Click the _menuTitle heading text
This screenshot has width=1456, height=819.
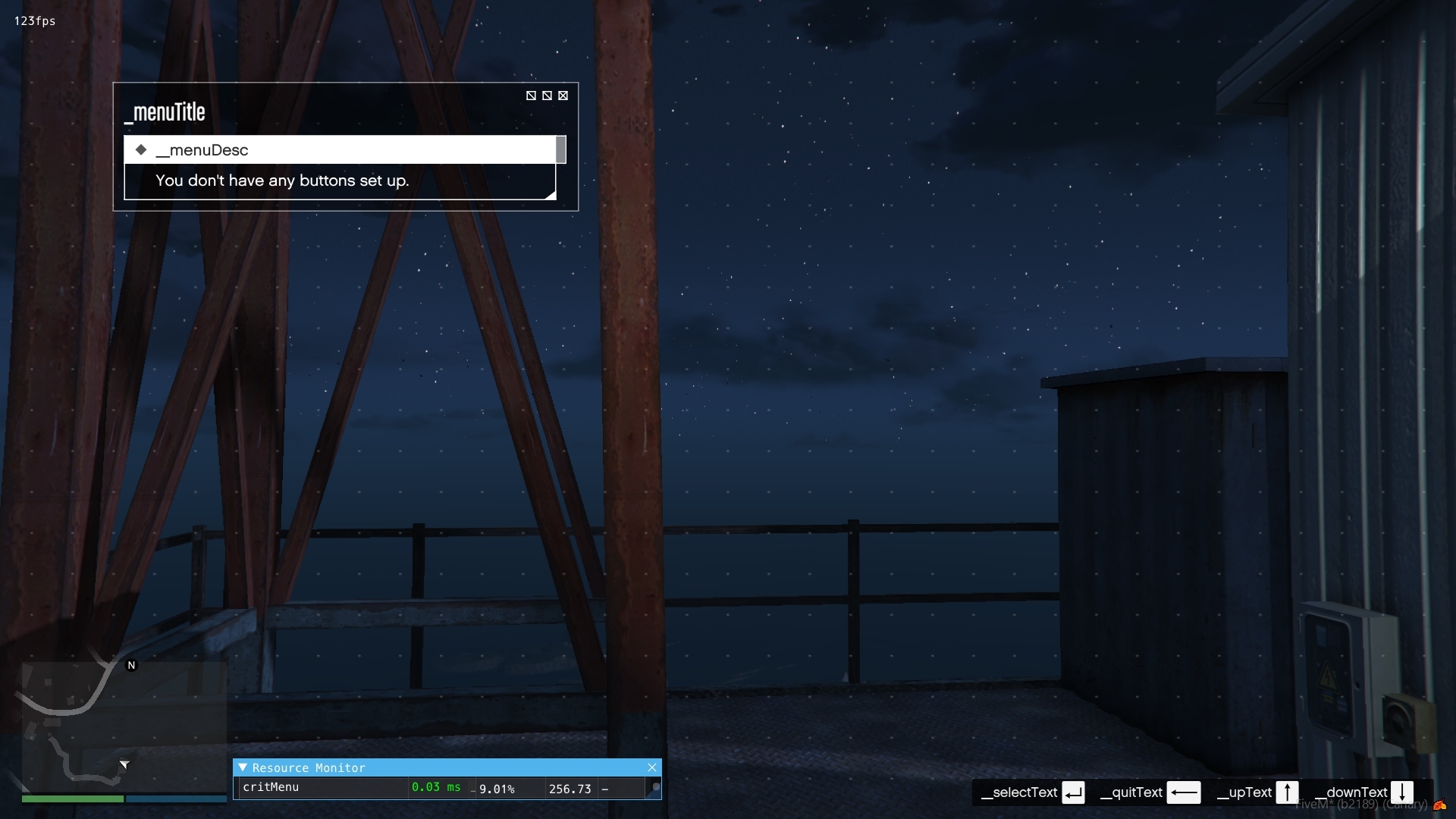pos(165,111)
